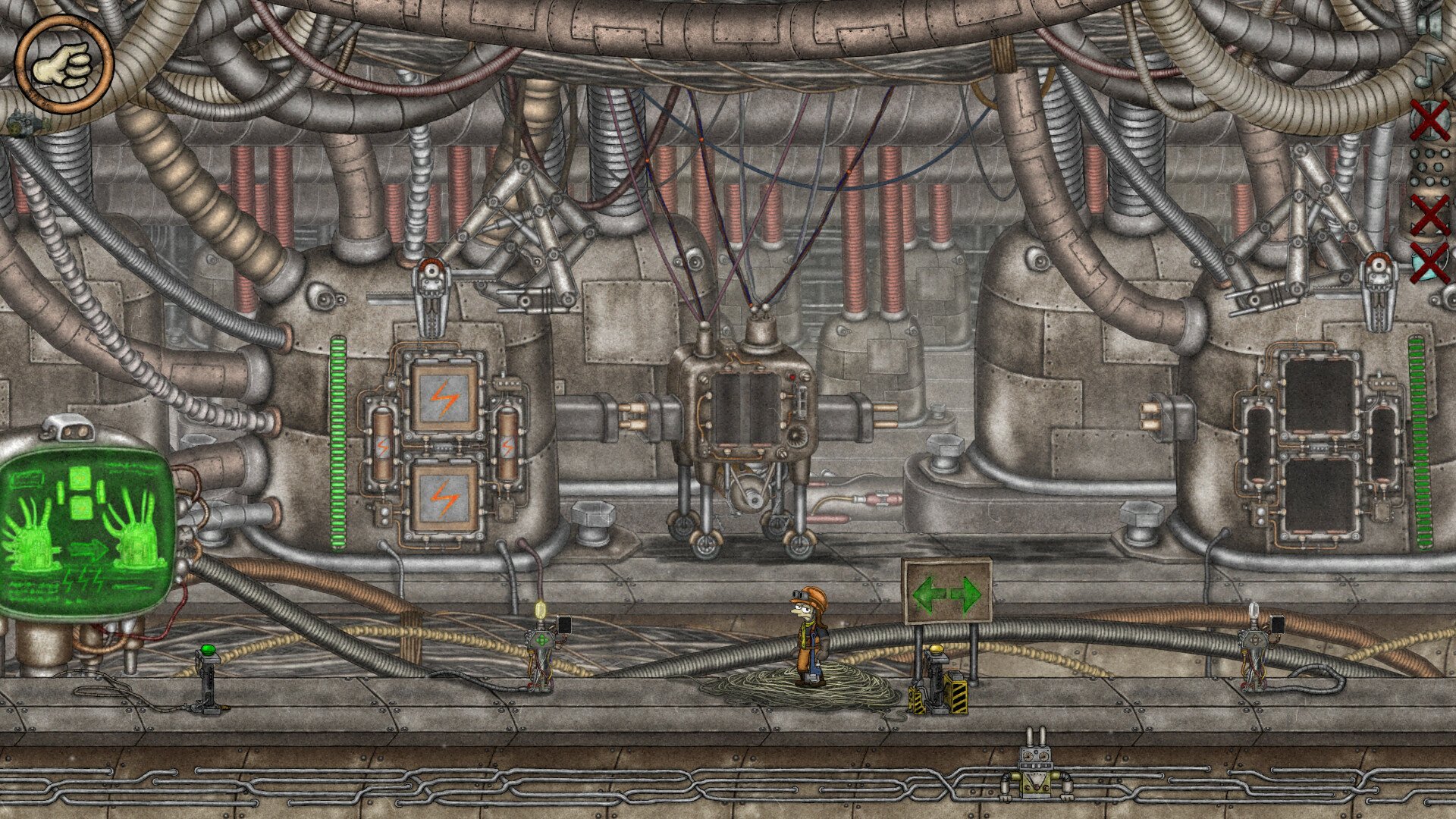Image resolution: width=1456 pixels, height=819 pixels.
Task: Click the dotted dice-pattern icon on right edge
Action: coord(1429,167)
